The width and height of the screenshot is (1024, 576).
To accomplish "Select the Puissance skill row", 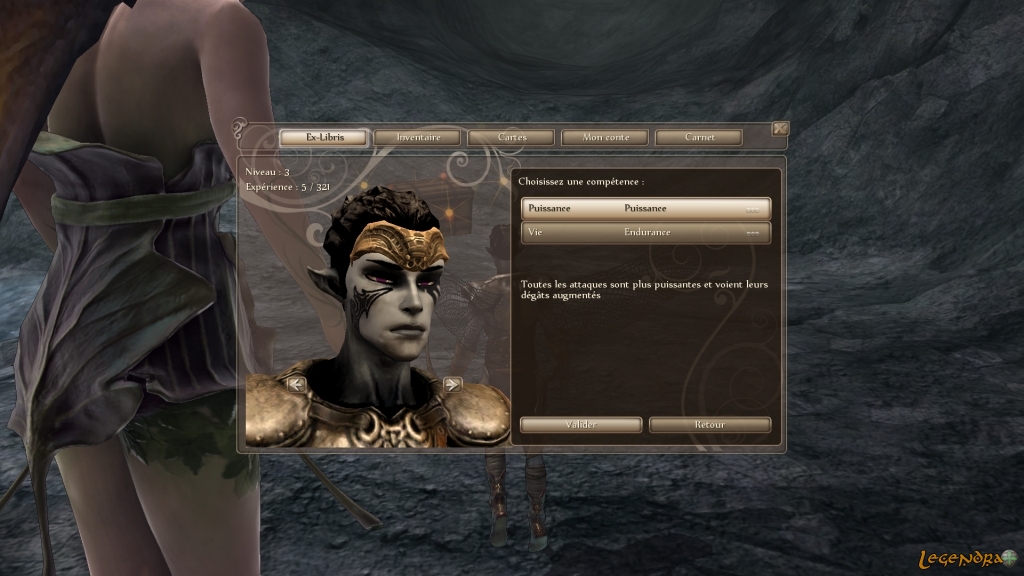I will pyautogui.click(x=646, y=208).
